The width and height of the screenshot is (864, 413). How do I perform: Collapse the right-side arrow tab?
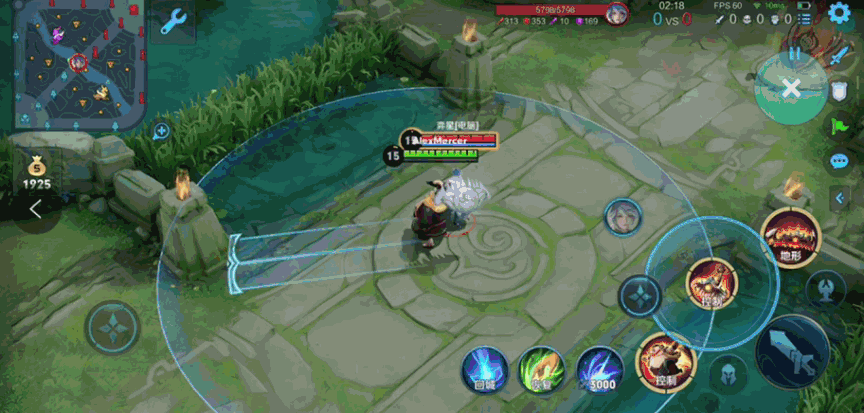840,198
